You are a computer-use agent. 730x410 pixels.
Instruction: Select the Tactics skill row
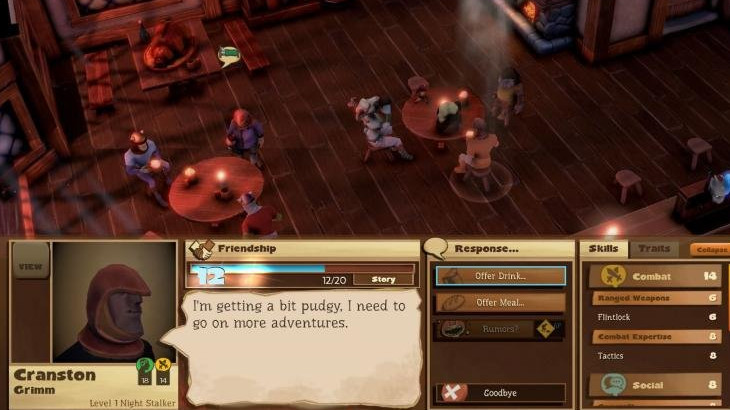(654, 355)
